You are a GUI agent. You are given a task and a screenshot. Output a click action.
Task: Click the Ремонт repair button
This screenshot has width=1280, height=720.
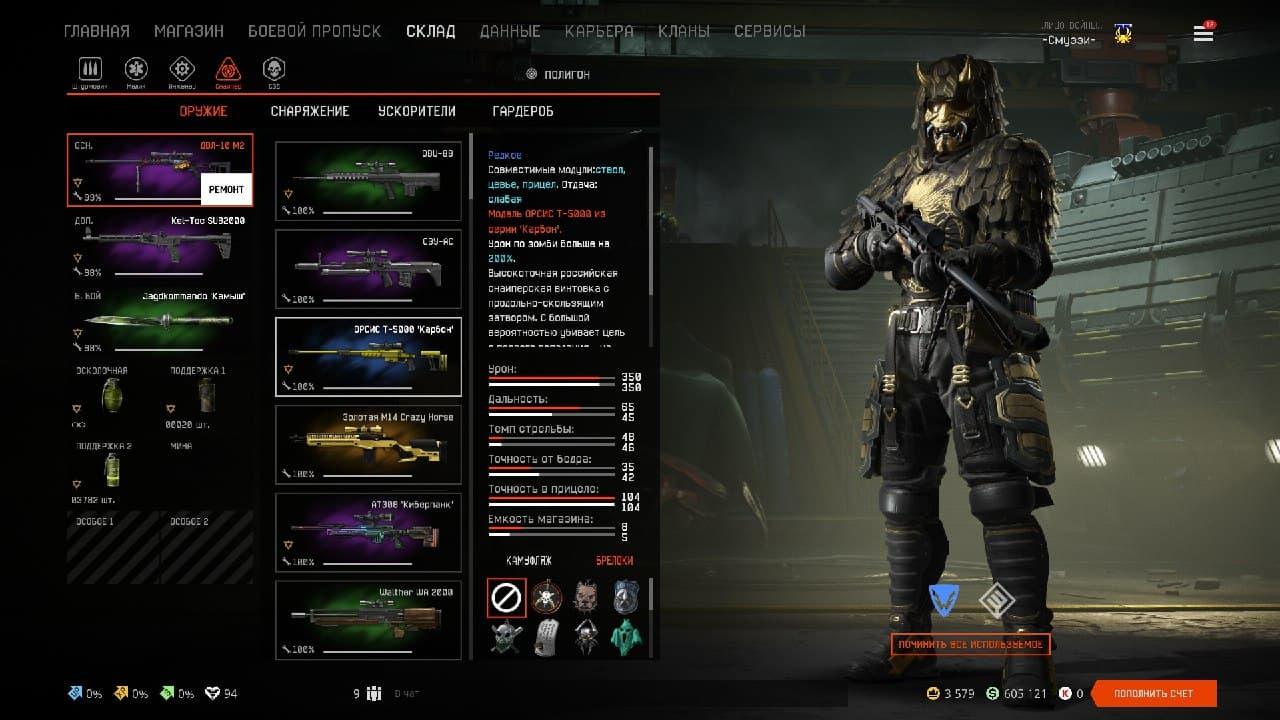226,188
